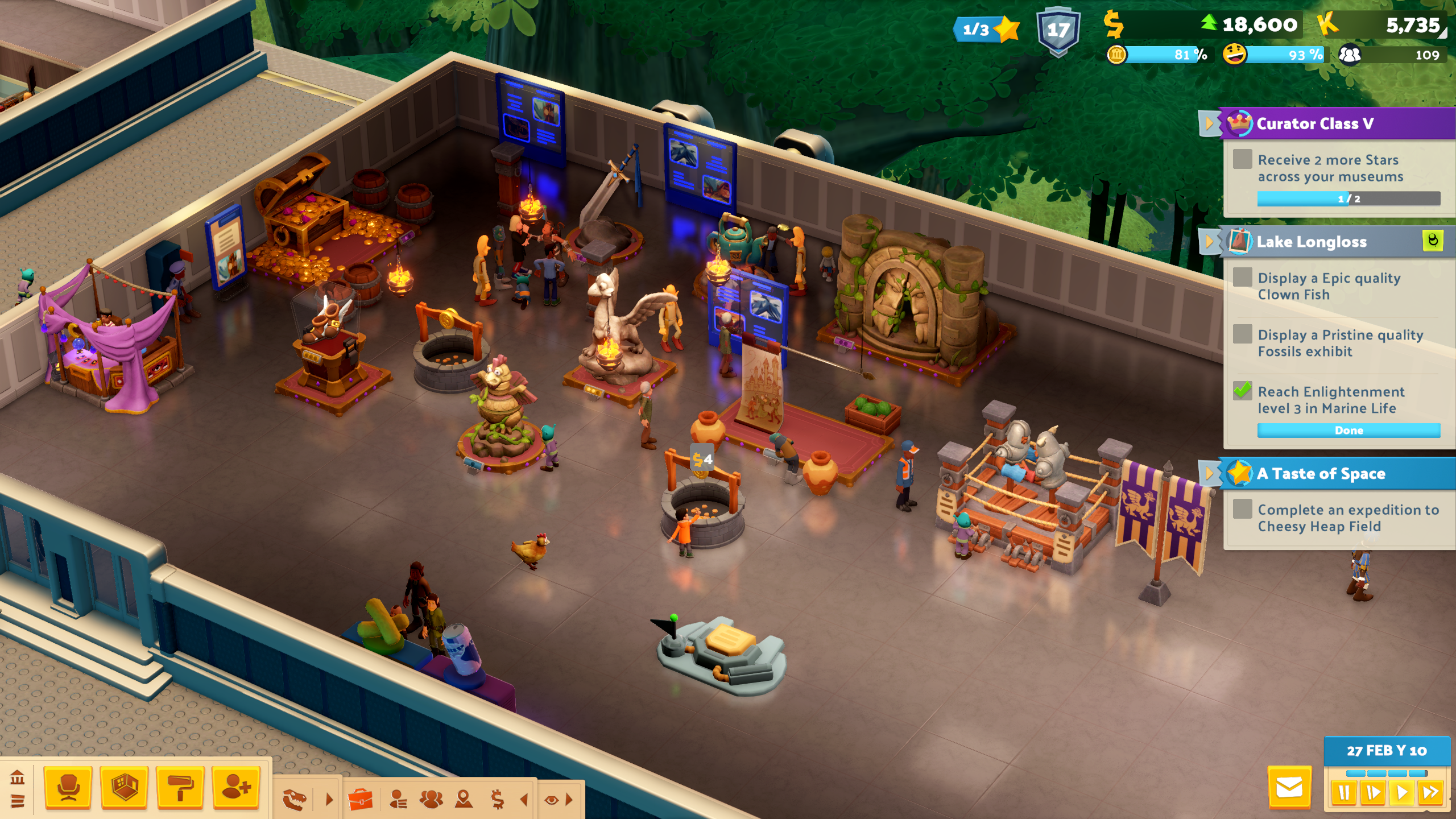Collapse the Lake Longloss objective panel
Screen dimensions: 1456x819
1209,242
